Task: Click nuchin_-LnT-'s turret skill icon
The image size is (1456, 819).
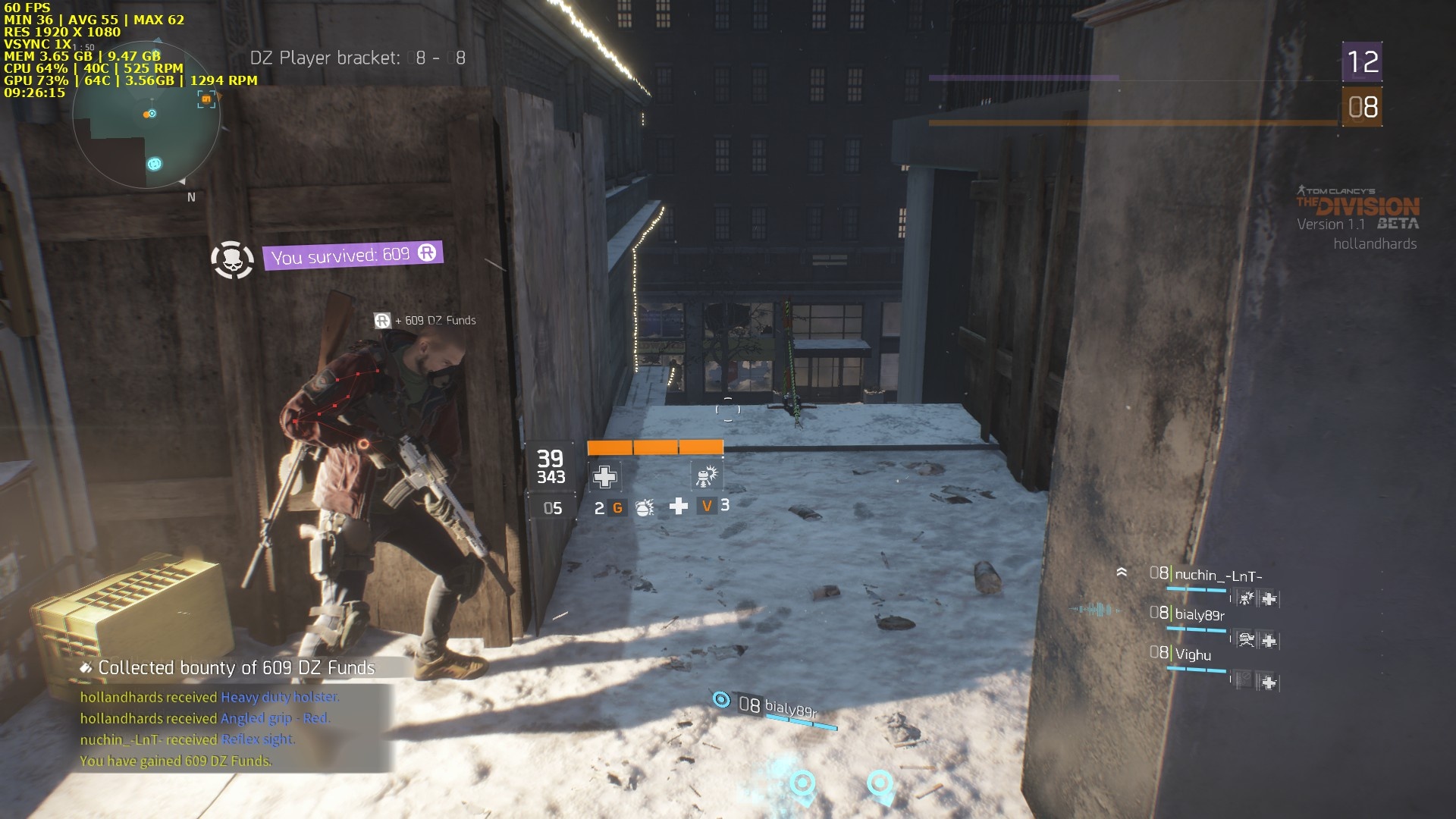Action: (1246, 598)
